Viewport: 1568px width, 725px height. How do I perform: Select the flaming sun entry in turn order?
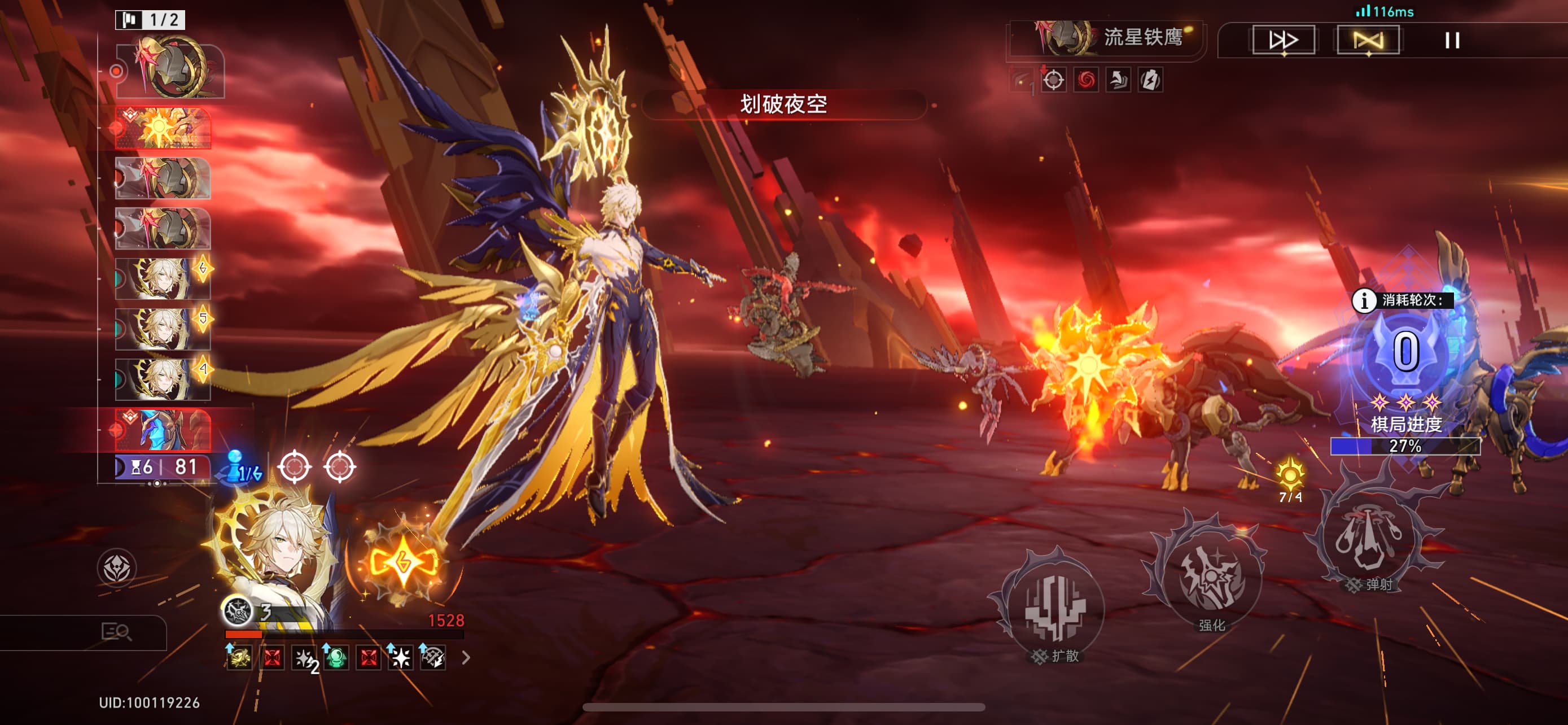[163, 128]
